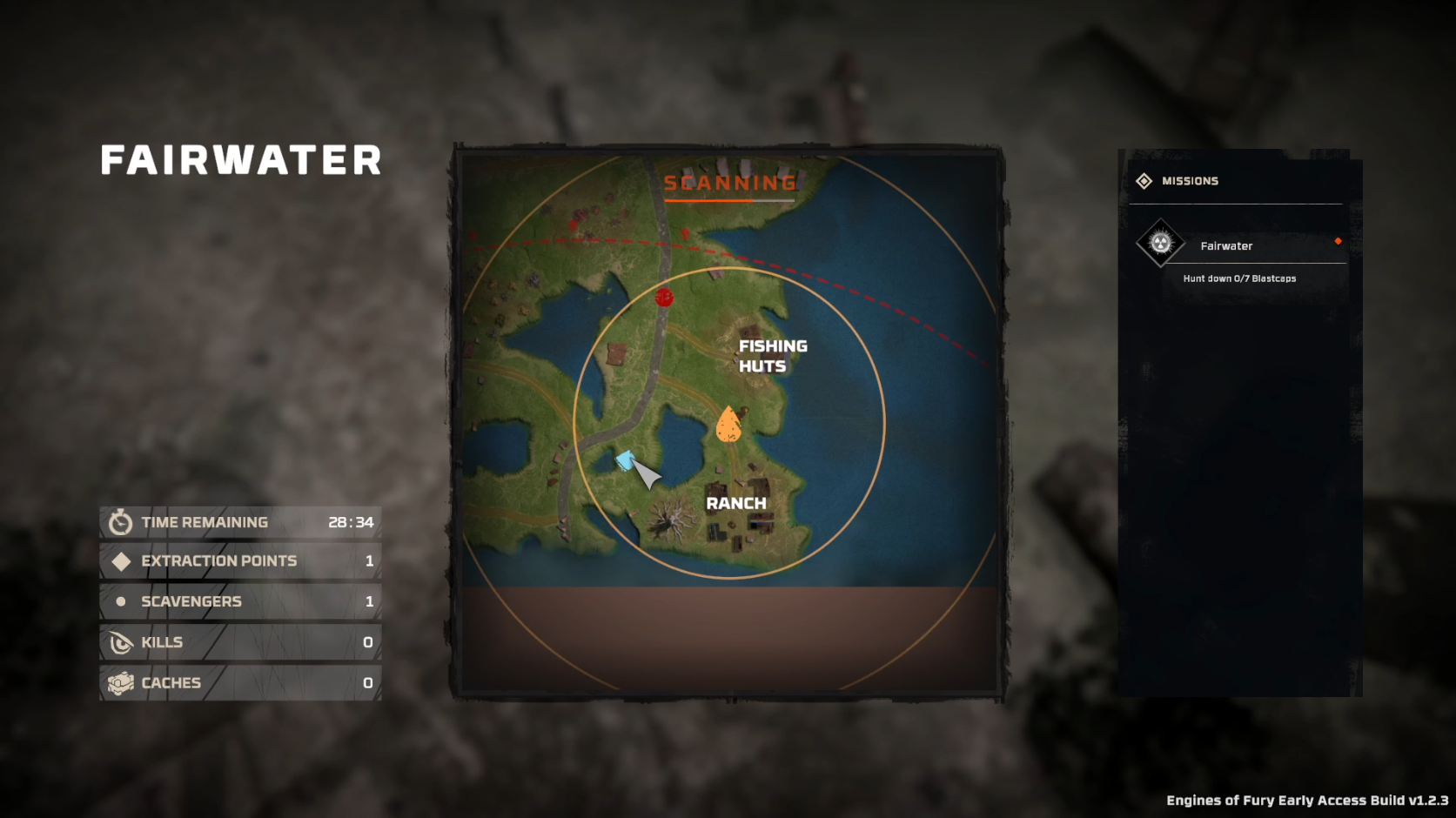Open the Missions panel header
Screen dimensions: 1456x818
(1189, 181)
